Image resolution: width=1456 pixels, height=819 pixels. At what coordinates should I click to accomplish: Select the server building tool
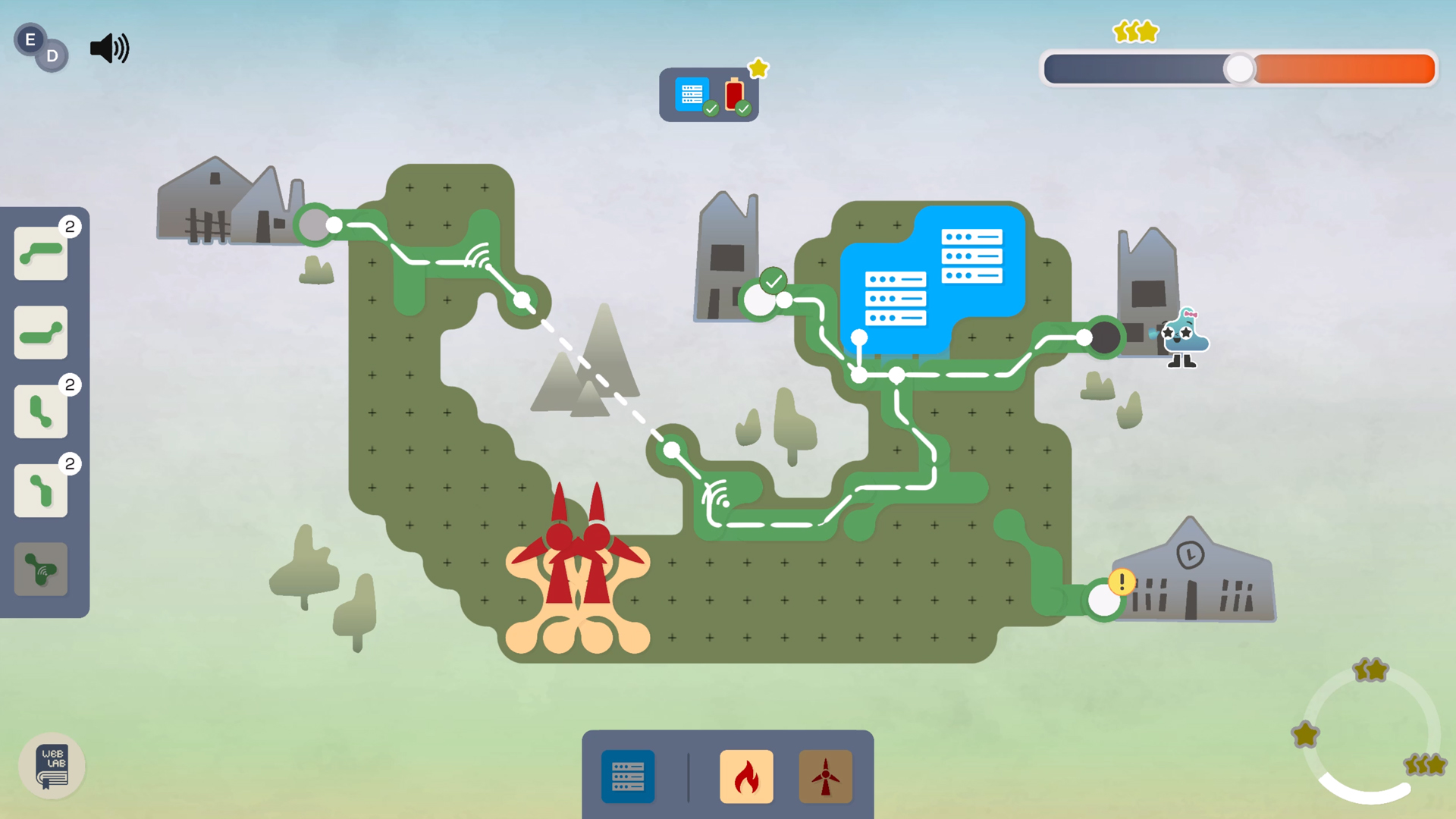click(628, 777)
